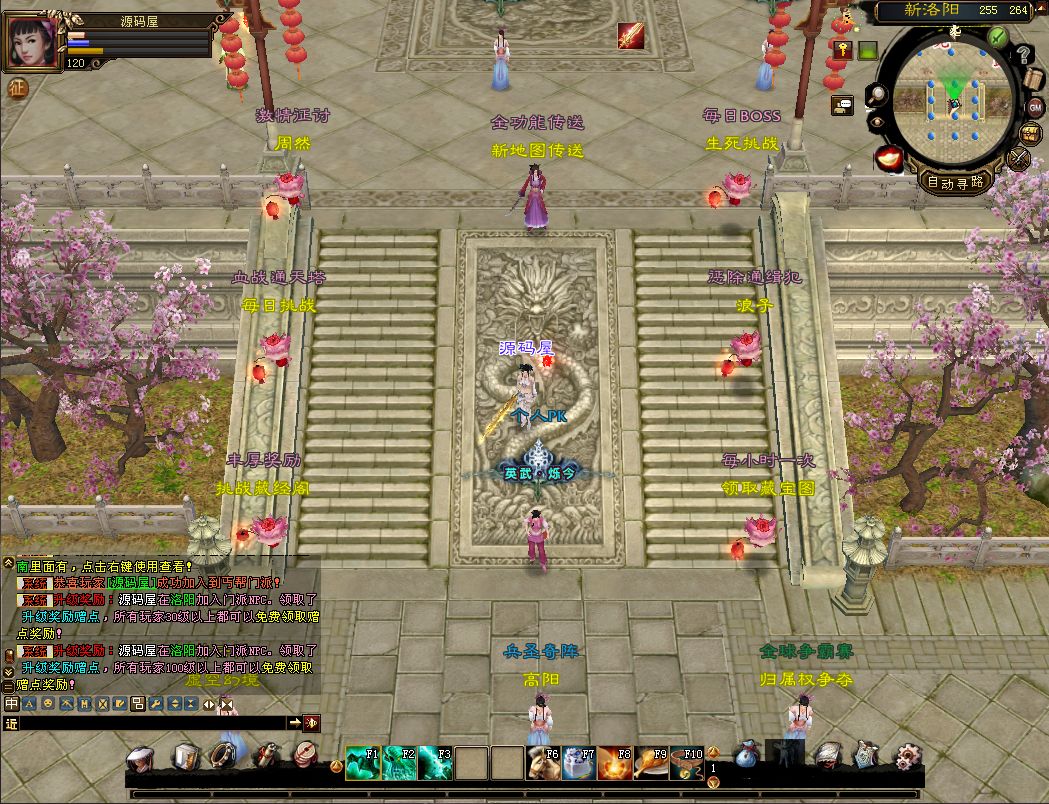Open the scroll map icon
This screenshot has height=804, width=1049.
1033,79
